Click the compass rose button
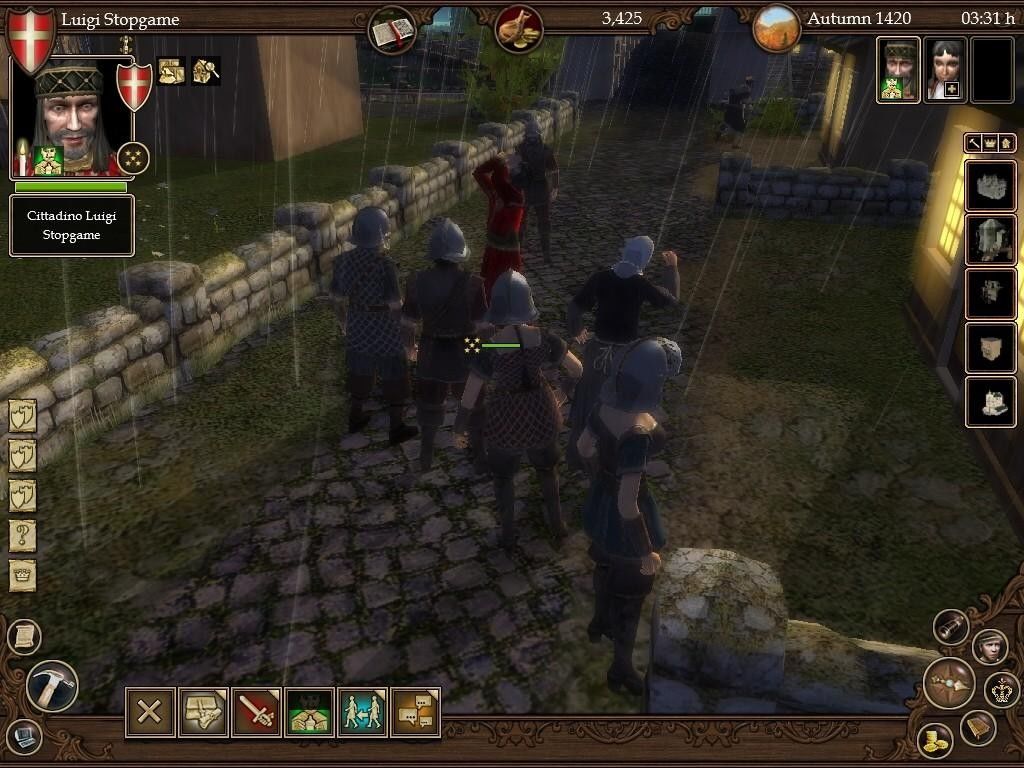This screenshot has width=1024, height=768. coord(947,683)
